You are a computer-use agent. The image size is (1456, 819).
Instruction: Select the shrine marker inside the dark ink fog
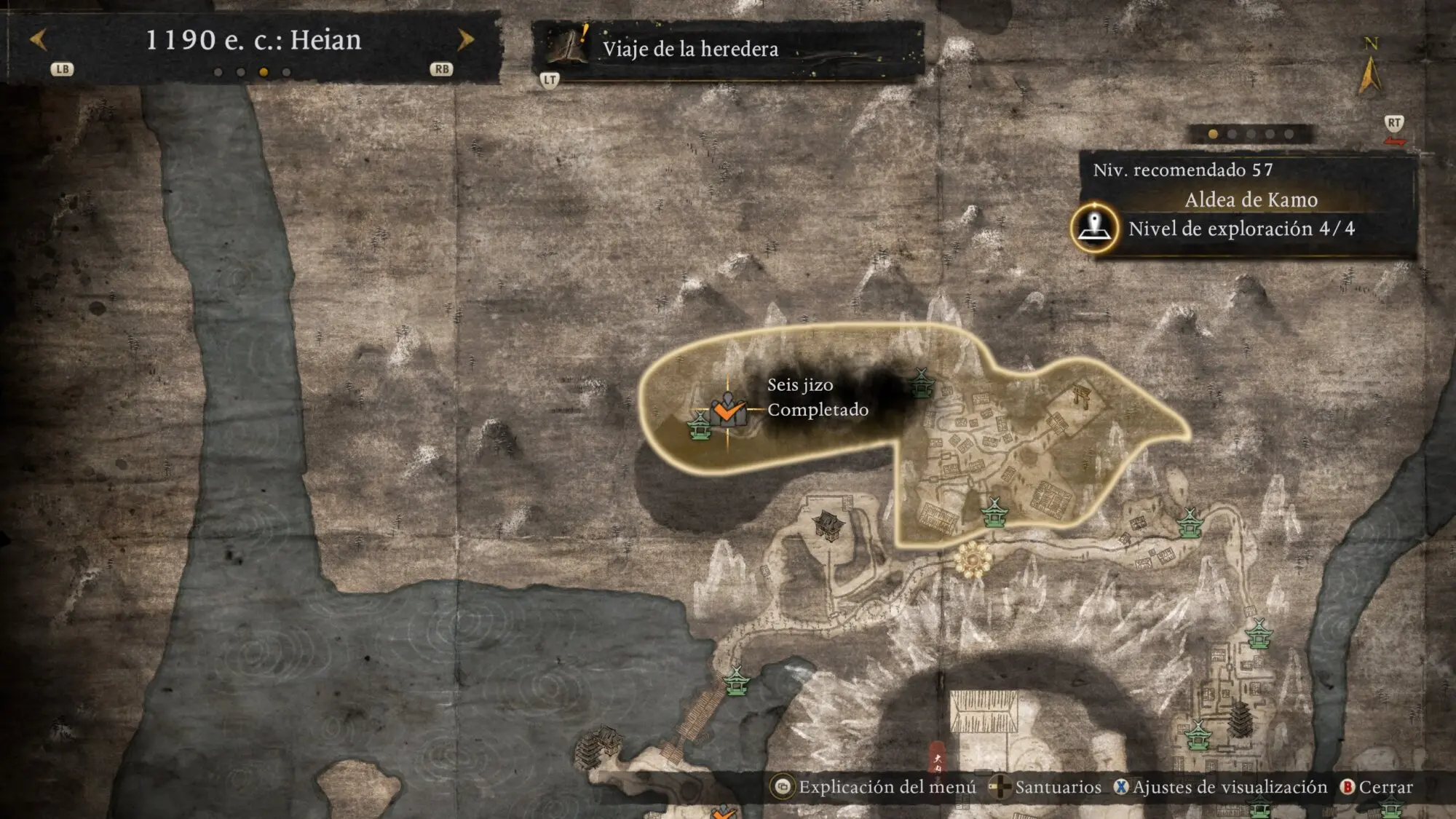click(921, 383)
